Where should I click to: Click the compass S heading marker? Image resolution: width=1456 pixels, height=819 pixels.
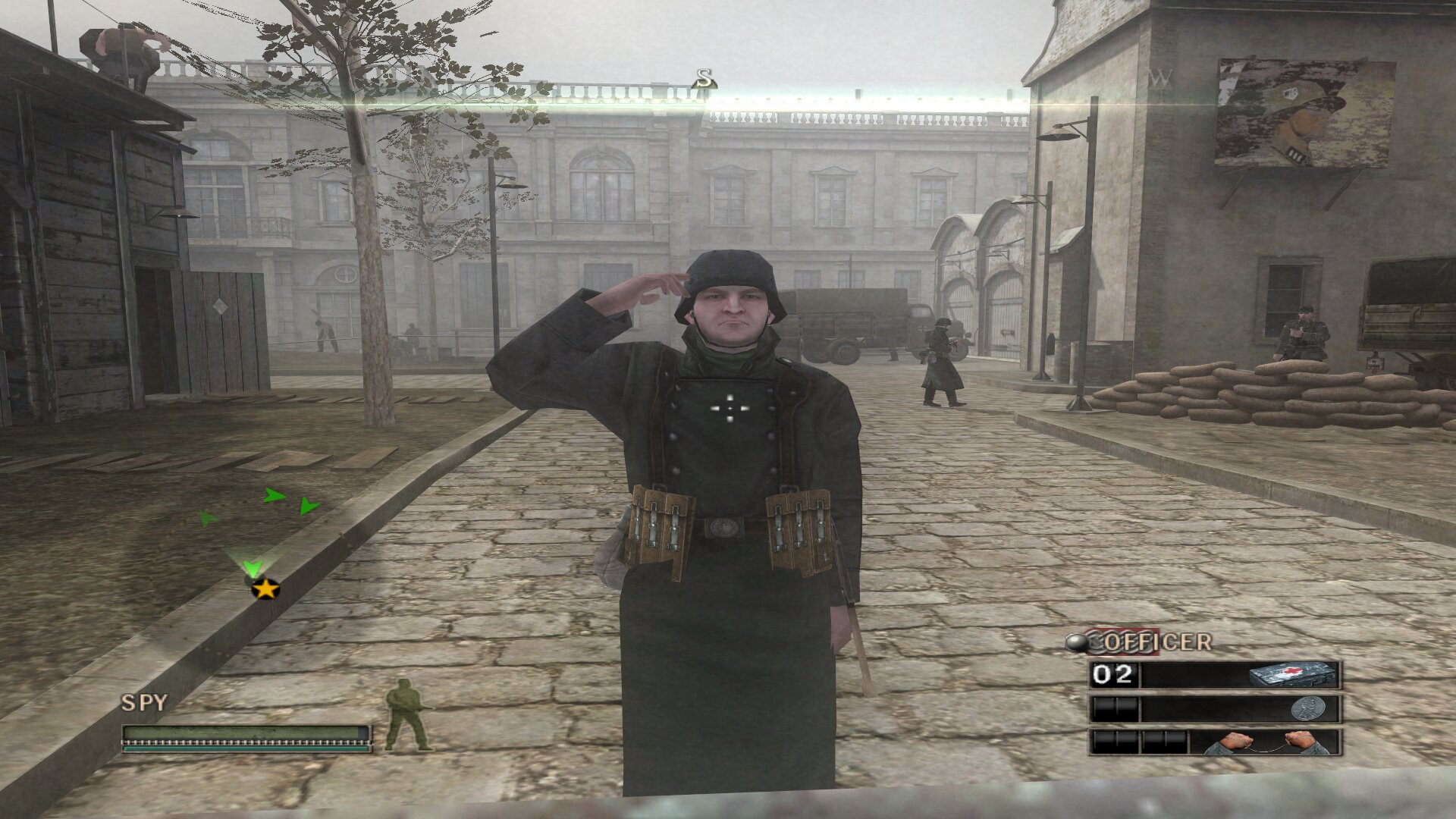click(704, 78)
